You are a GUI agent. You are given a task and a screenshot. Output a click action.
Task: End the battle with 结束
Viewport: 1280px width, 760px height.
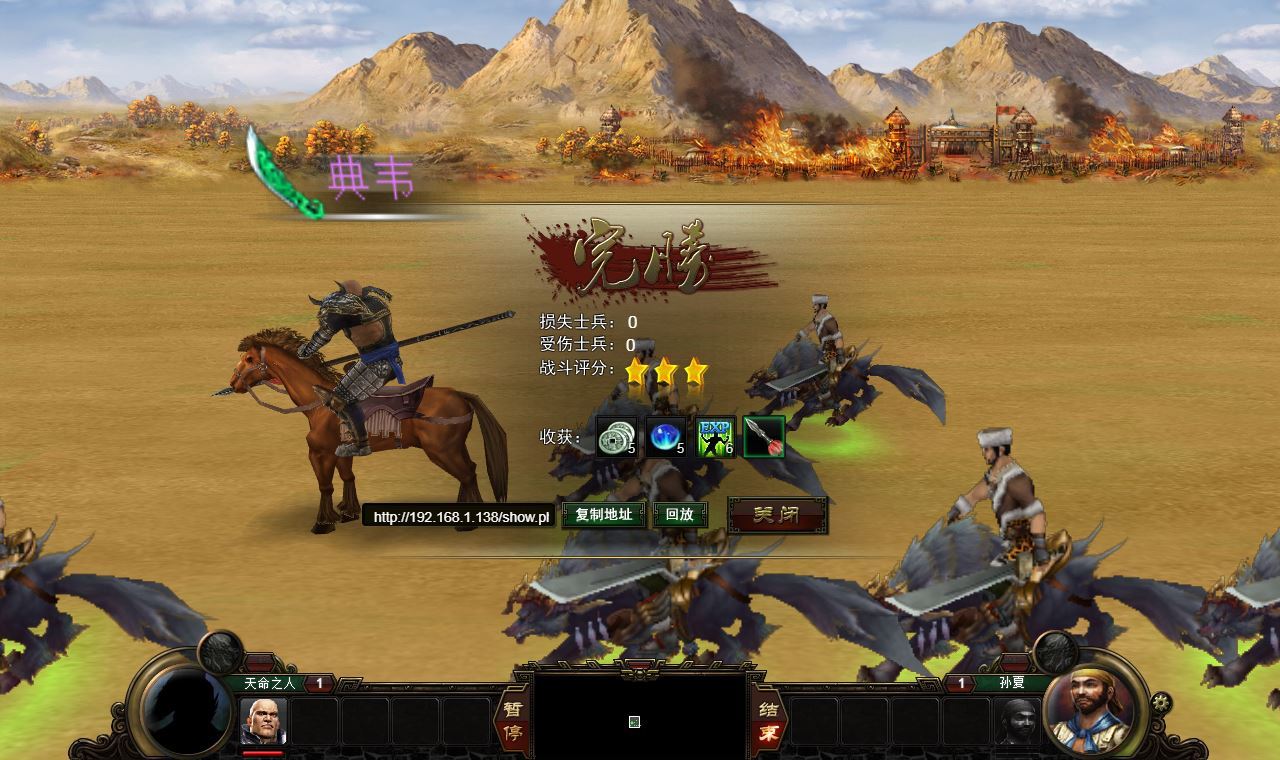coord(768,721)
